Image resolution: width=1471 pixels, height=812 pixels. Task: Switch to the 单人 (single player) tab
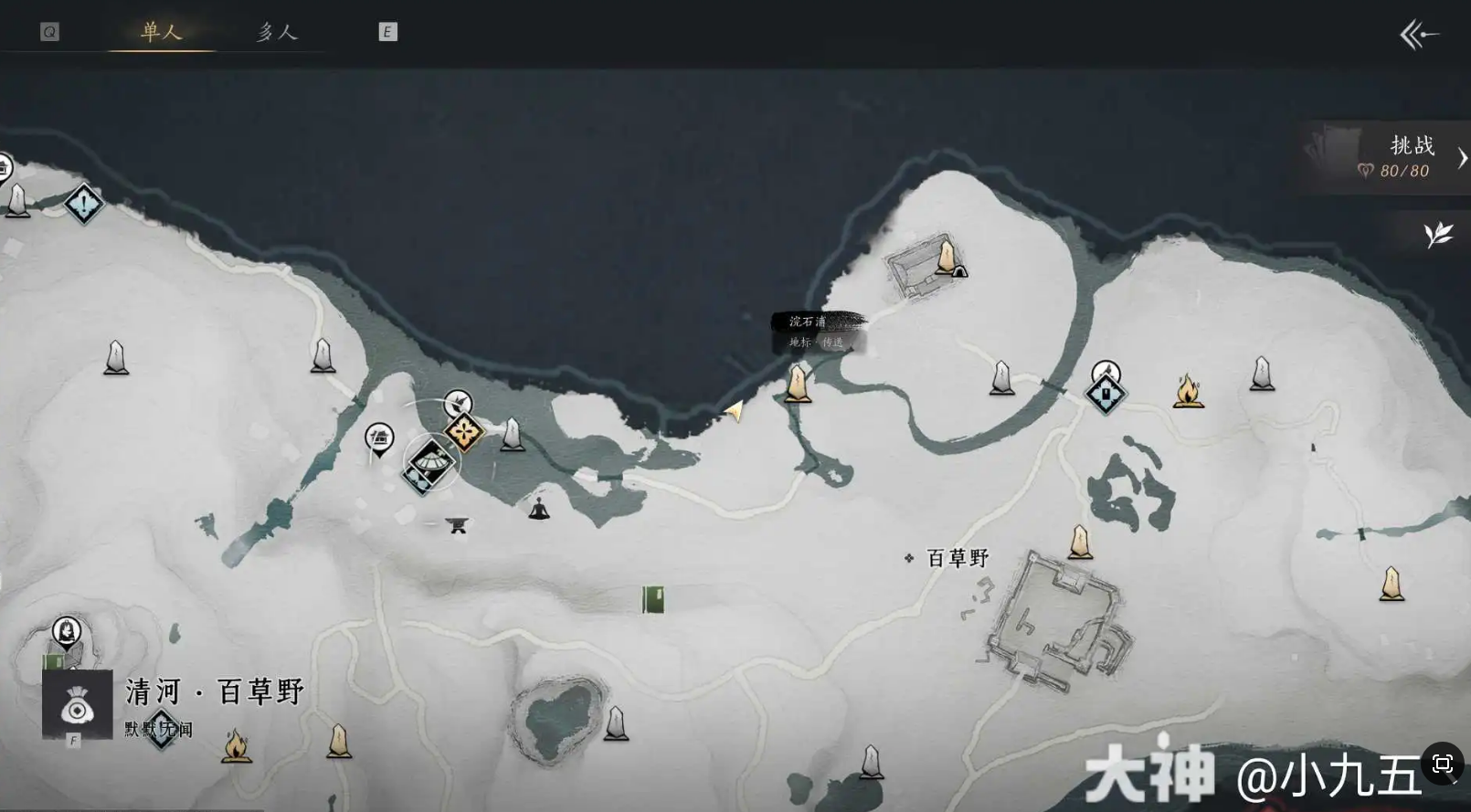point(162,32)
